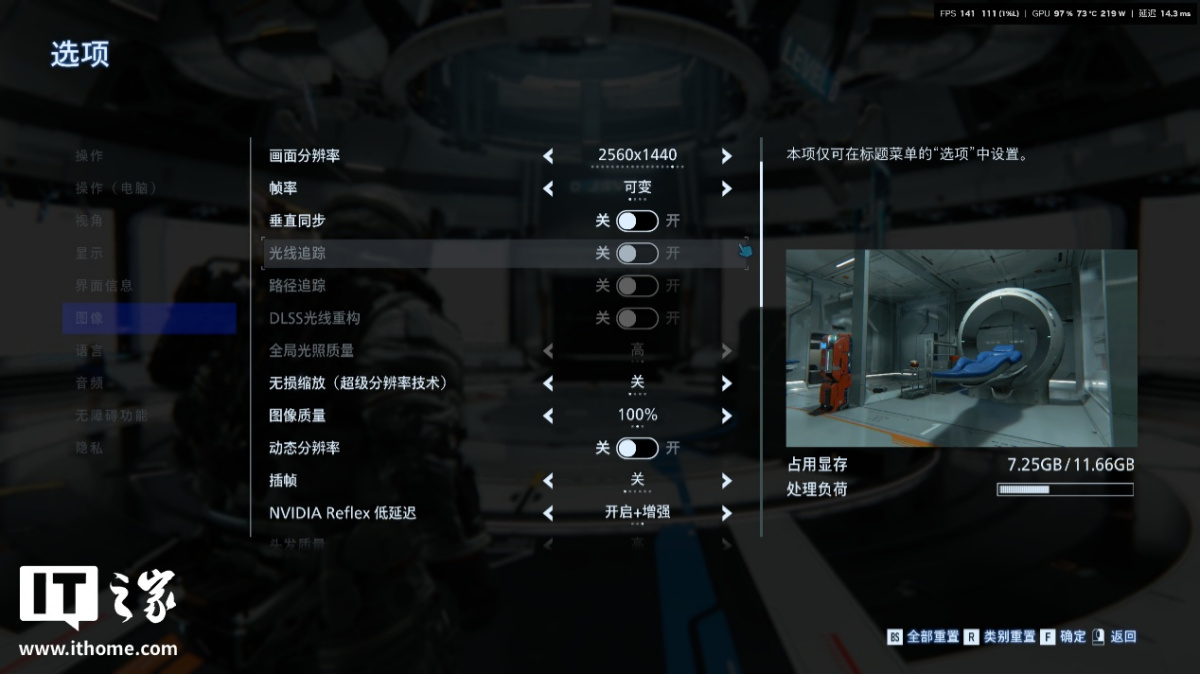This screenshot has height=674, width=1200.
Task: Open the 界面信息 category
Action: [104, 286]
